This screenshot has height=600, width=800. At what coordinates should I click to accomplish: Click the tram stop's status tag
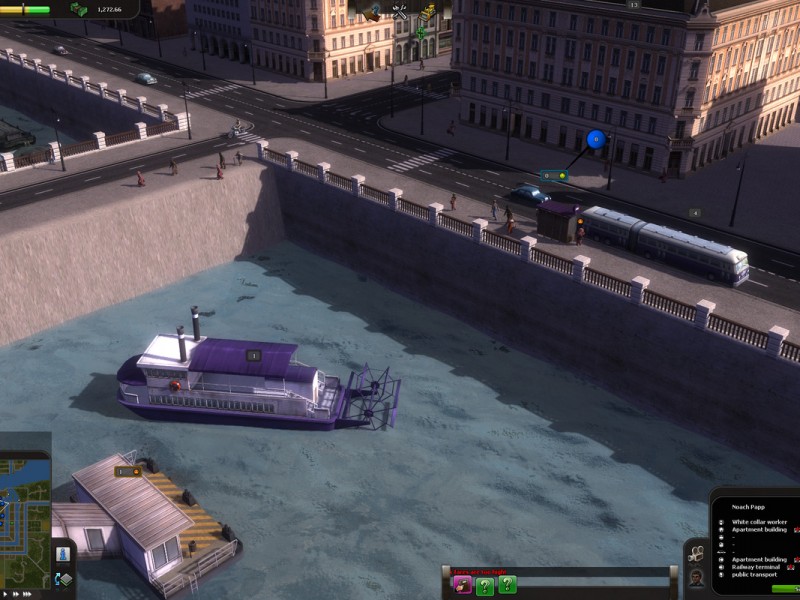[554, 176]
